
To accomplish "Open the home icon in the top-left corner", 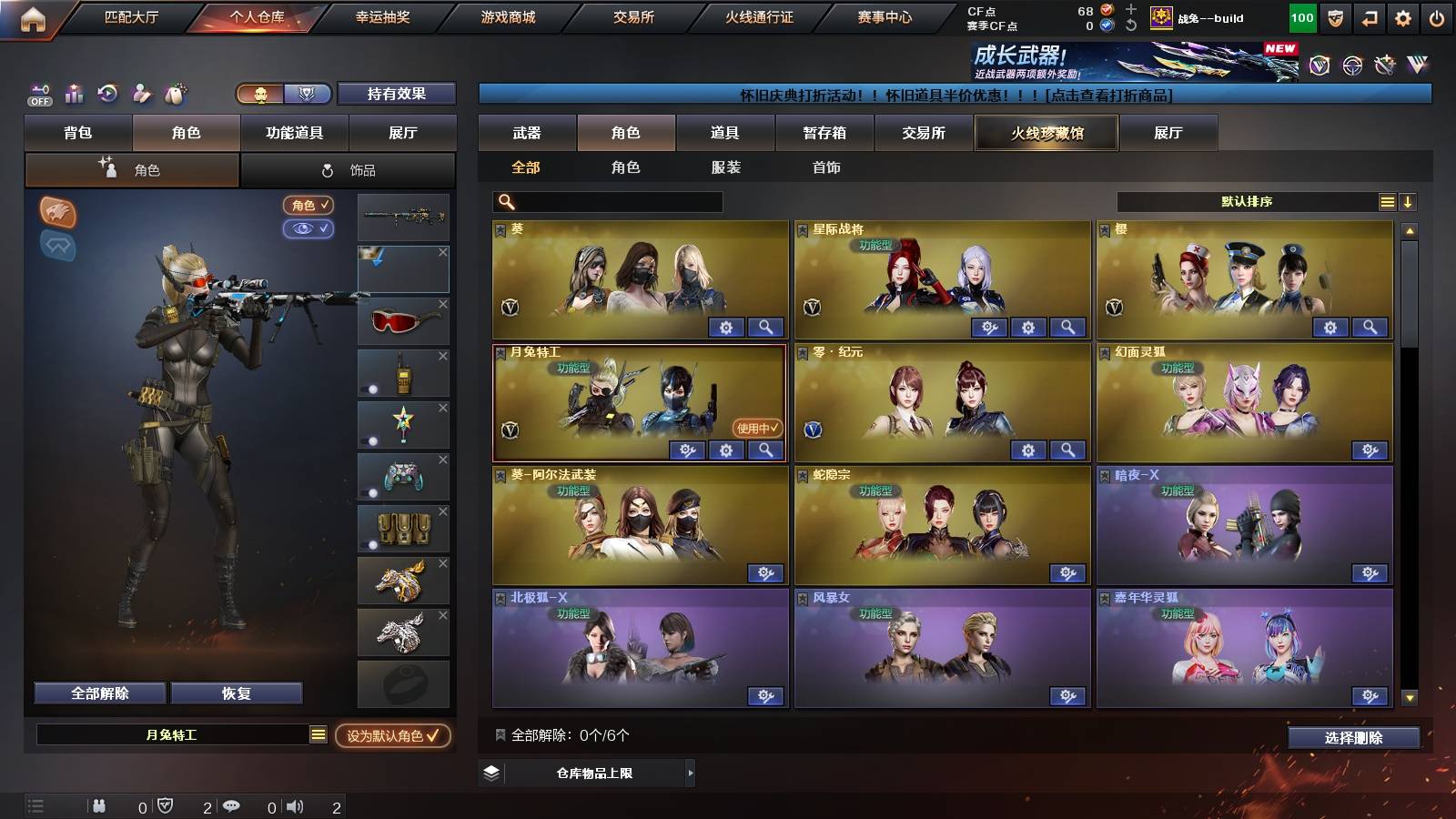I will [32, 16].
